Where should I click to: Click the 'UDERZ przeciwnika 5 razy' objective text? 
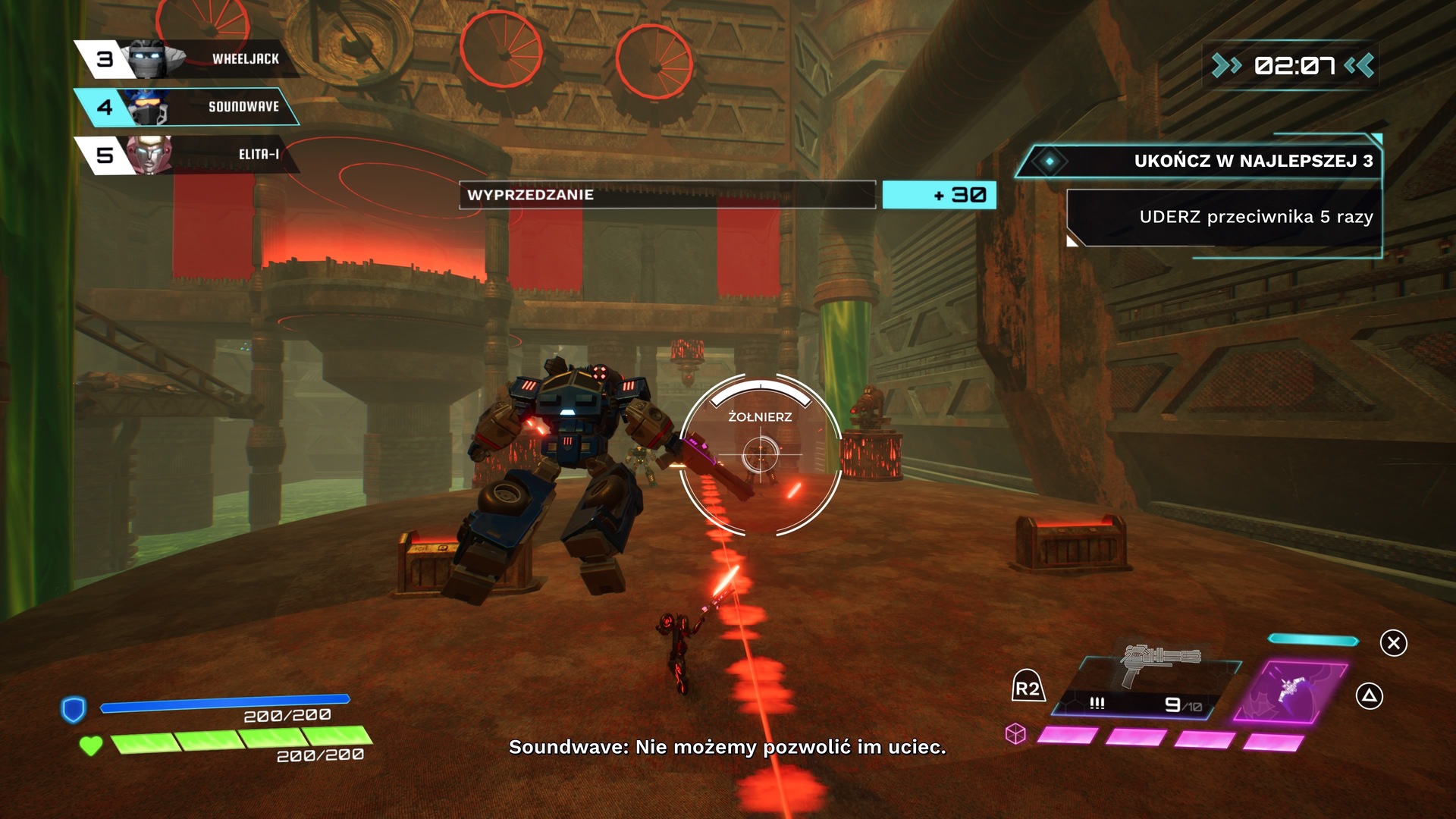point(1256,216)
